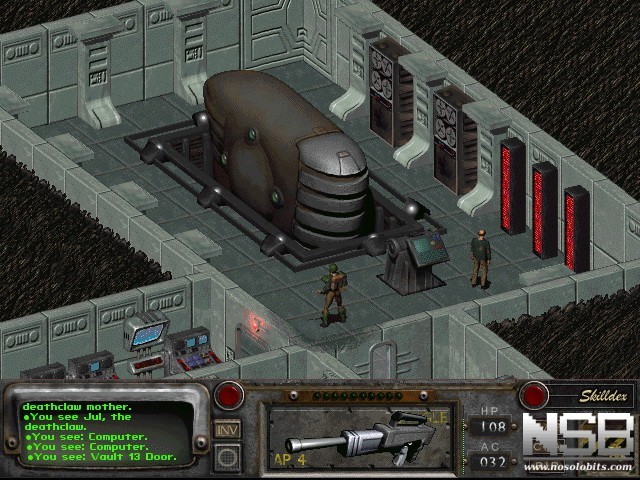Image resolution: width=640 pixels, height=480 pixels.
Task: Open the options menu below INV
Action: [x=227, y=456]
